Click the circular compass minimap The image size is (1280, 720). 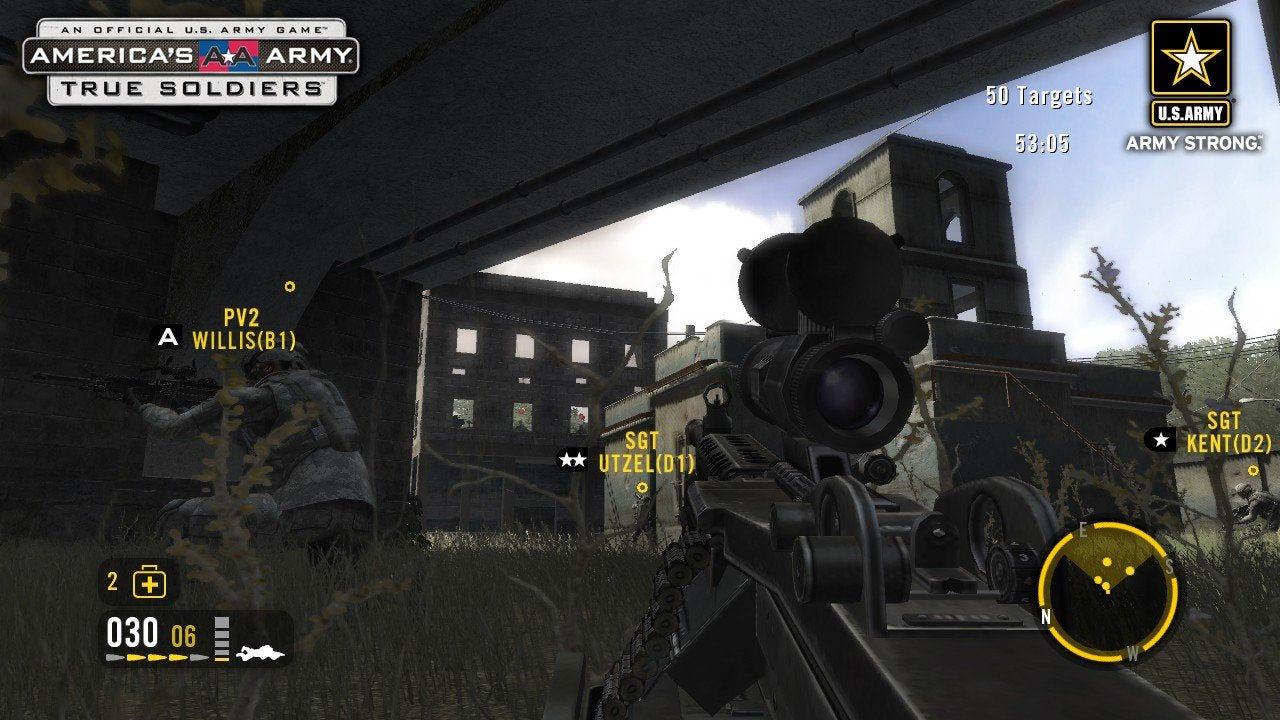coord(1106,590)
